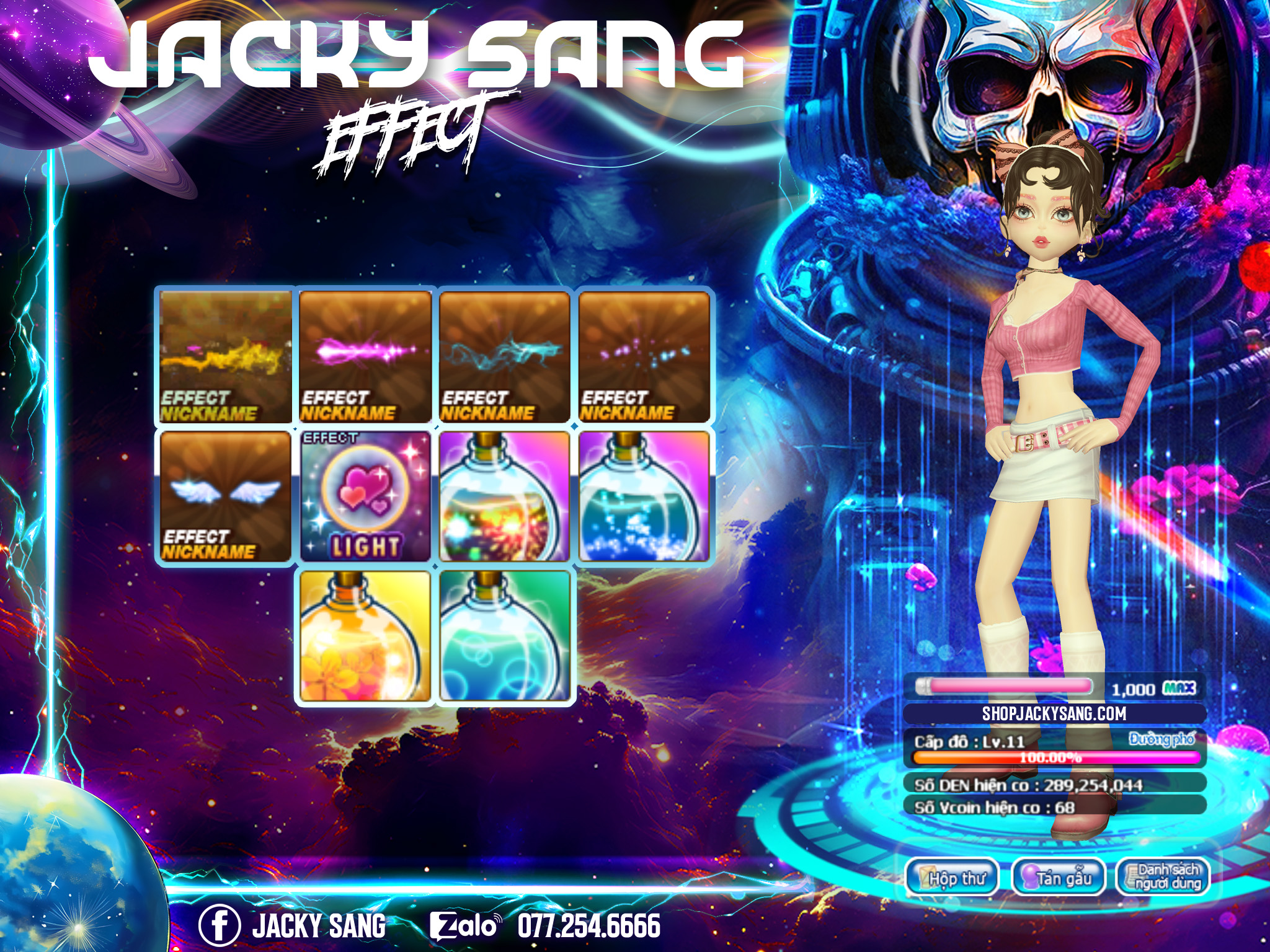Select the hearts LIGHT effect item
1270x952 pixels.
[365, 496]
